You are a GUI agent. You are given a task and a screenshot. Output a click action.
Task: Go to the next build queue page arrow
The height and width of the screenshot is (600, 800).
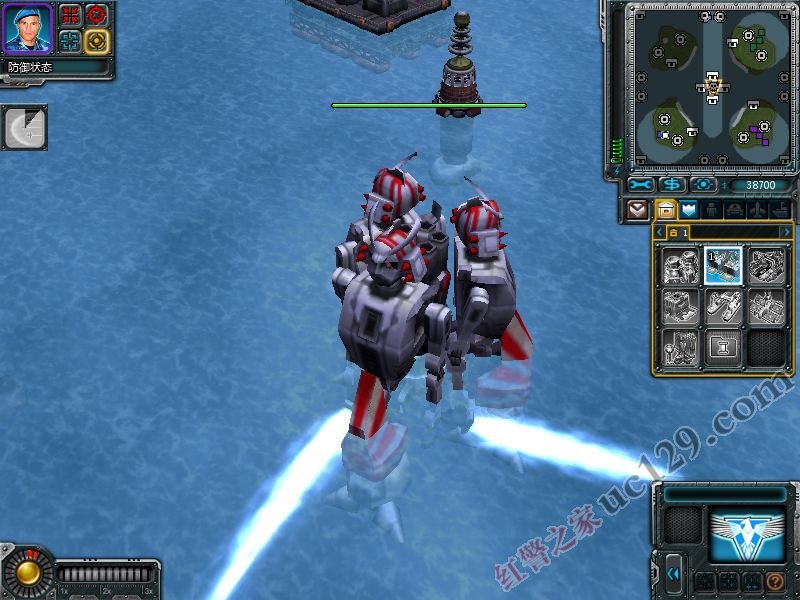pyautogui.click(x=787, y=232)
